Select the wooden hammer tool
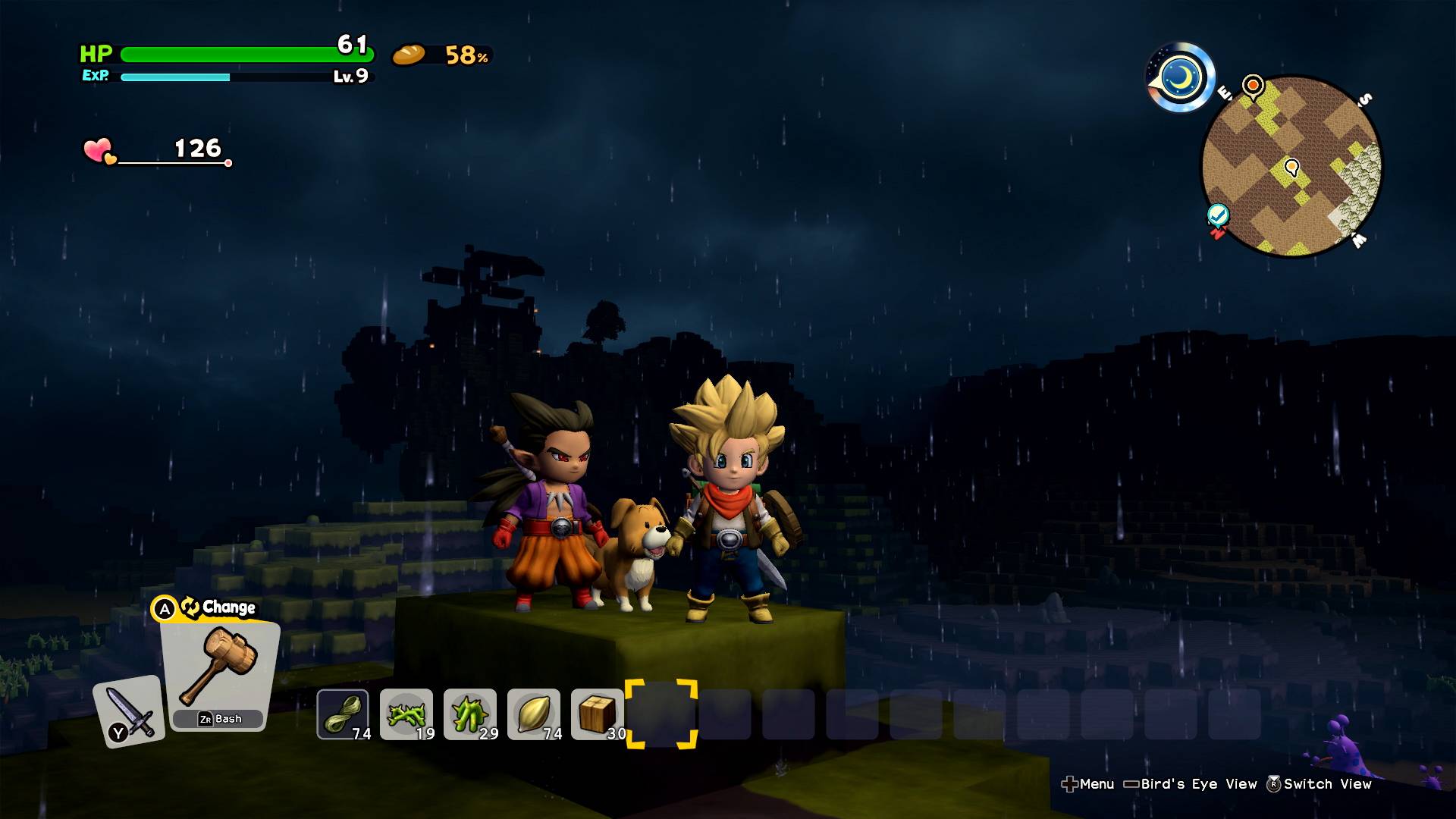 coord(220,667)
